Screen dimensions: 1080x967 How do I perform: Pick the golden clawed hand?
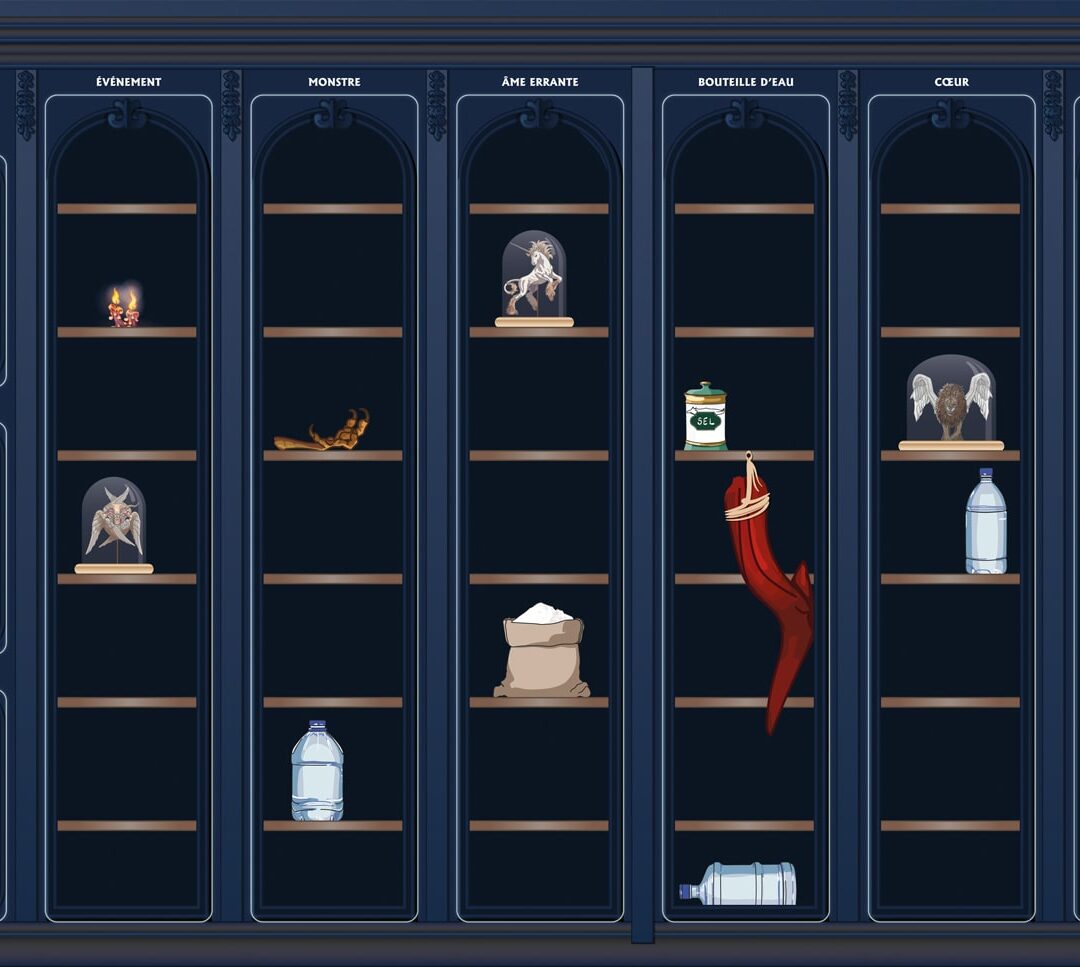click(x=326, y=433)
